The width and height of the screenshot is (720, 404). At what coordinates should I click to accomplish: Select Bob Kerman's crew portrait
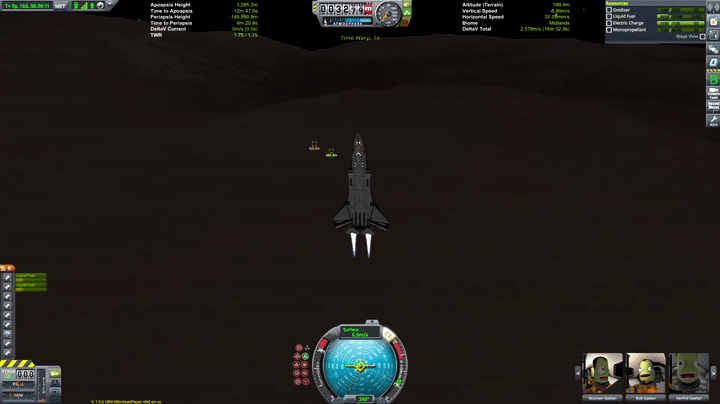(645, 373)
